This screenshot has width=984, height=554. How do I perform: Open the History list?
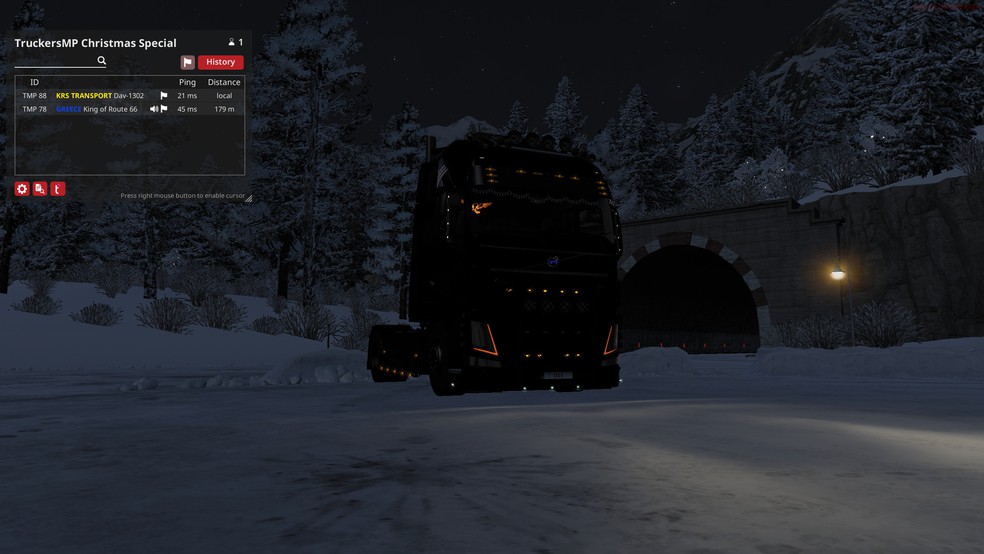click(220, 62)
